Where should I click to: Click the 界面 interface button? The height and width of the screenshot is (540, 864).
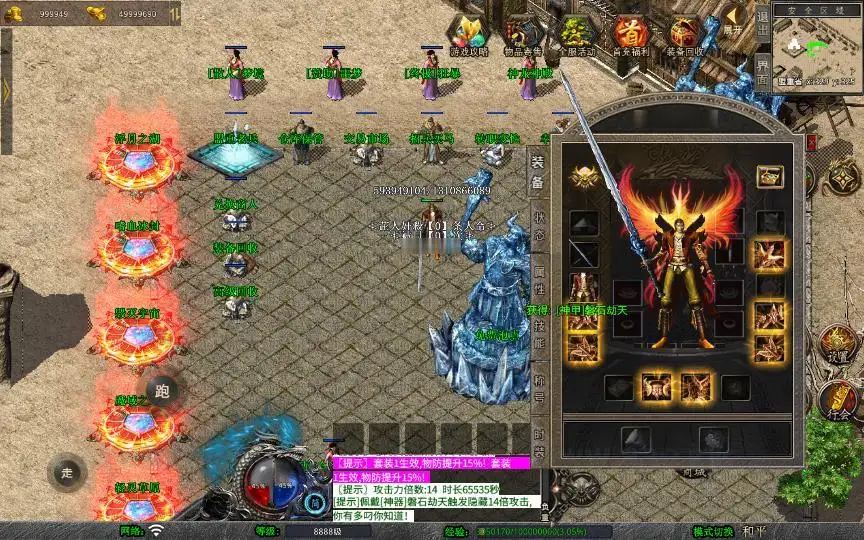(x=763, y=72)
